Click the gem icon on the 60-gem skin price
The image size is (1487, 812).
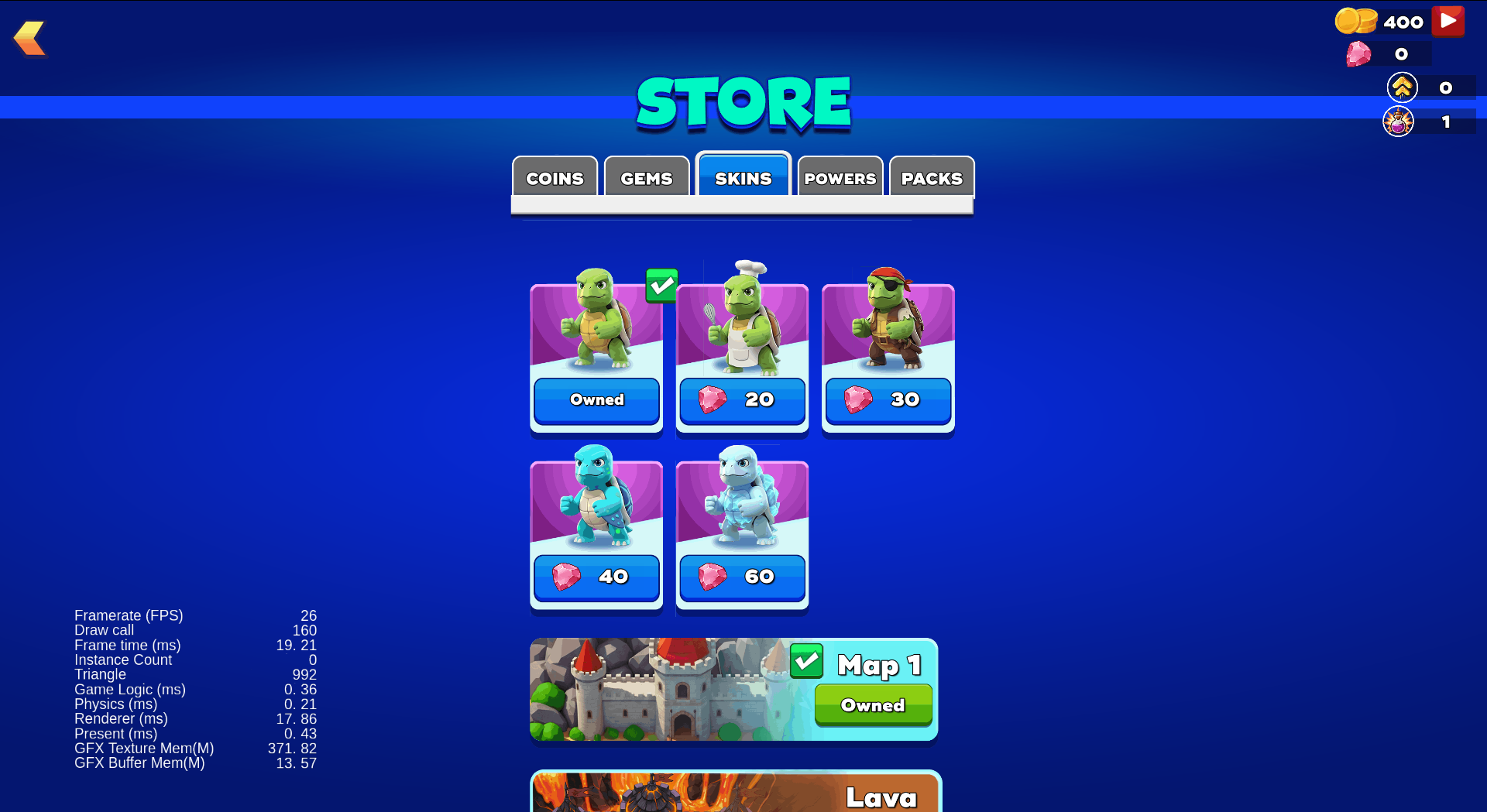(713, 577)
